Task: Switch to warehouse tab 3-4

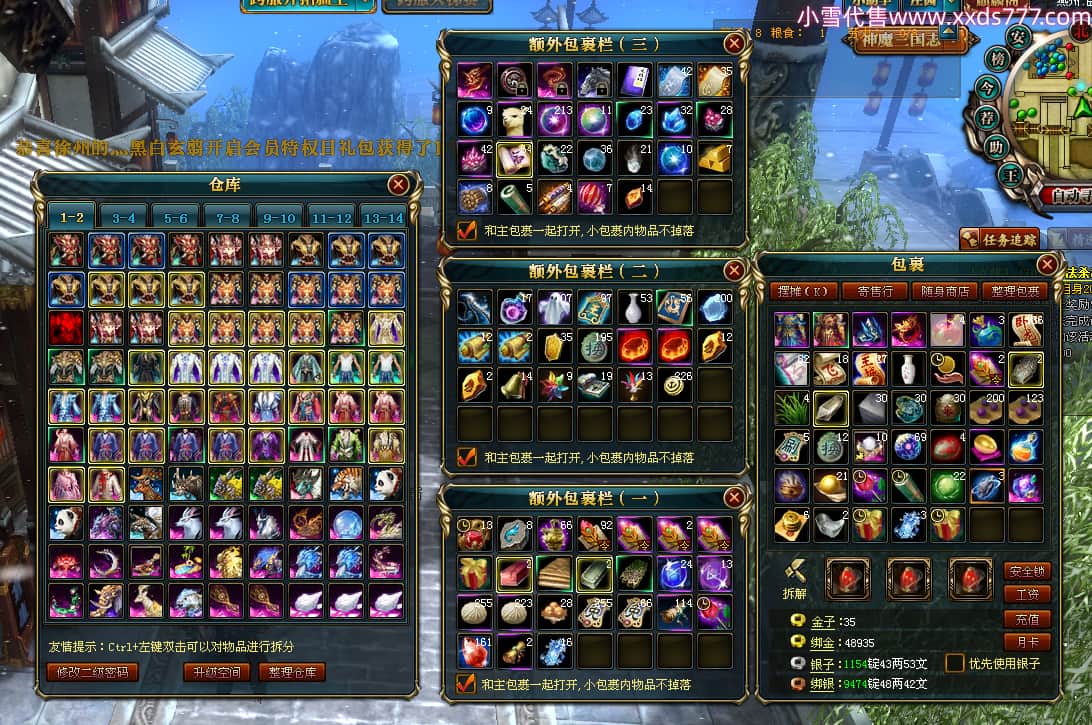Action: point(124,217)
